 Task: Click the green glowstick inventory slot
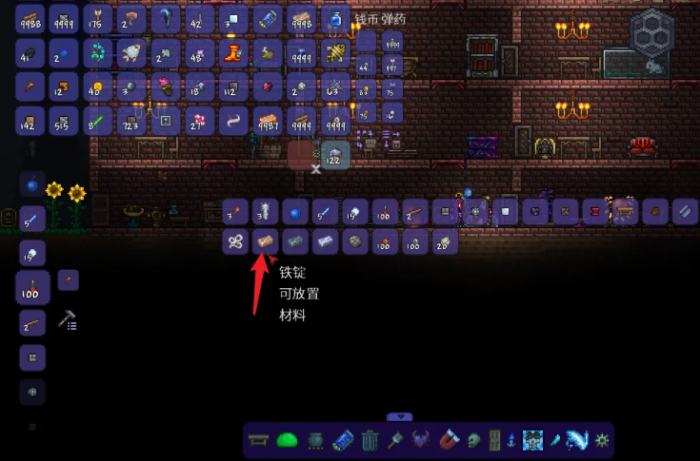coord(98,121)
